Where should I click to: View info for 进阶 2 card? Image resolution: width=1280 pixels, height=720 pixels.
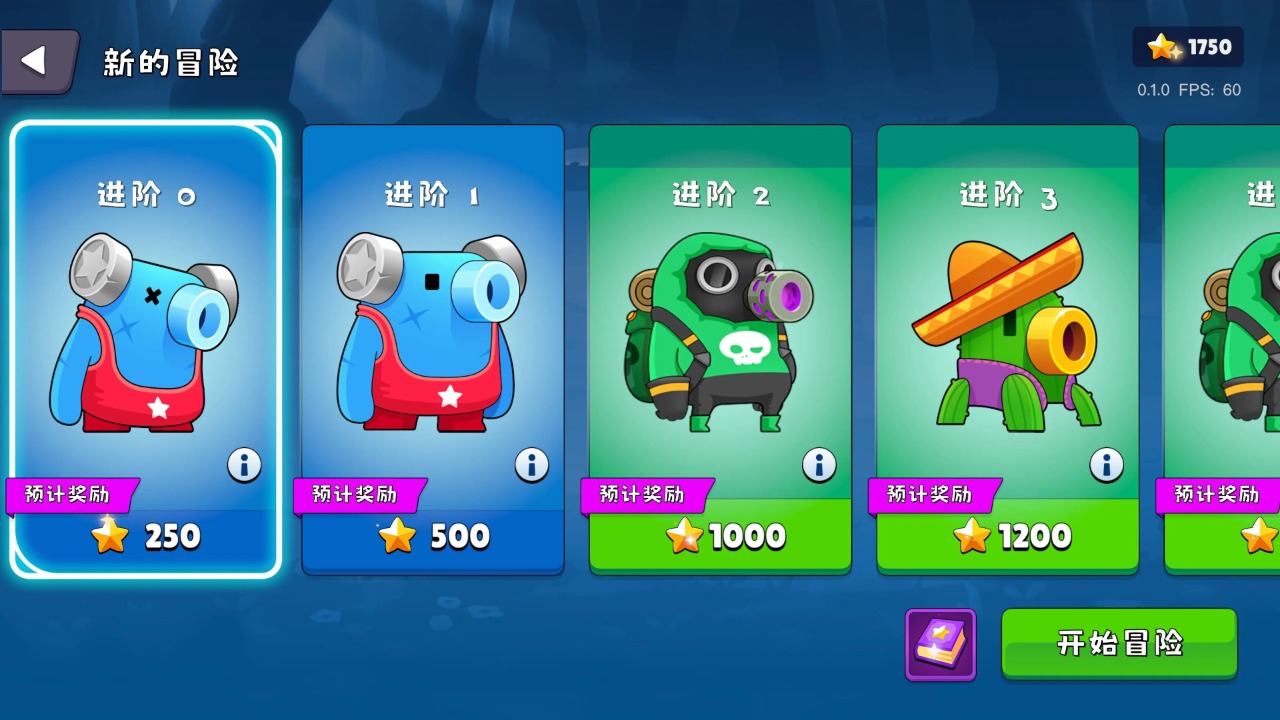(819, 465)
